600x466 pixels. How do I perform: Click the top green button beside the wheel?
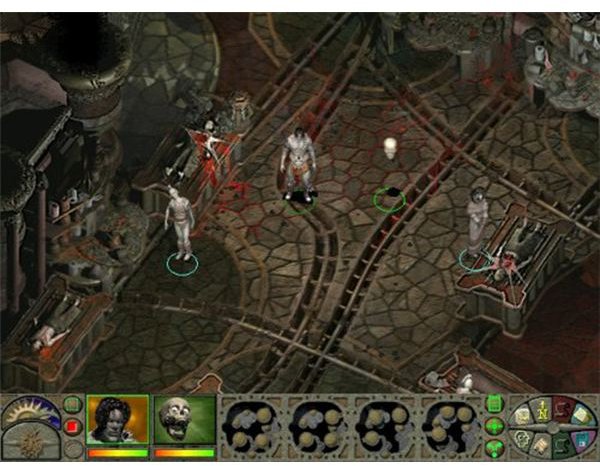coord(493,404)
